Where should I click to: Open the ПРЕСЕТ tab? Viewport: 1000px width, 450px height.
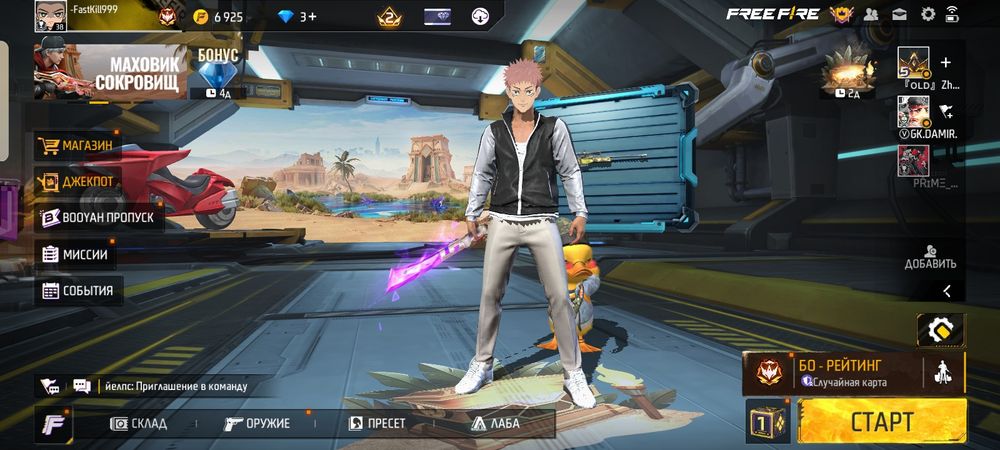click(377, 423)
